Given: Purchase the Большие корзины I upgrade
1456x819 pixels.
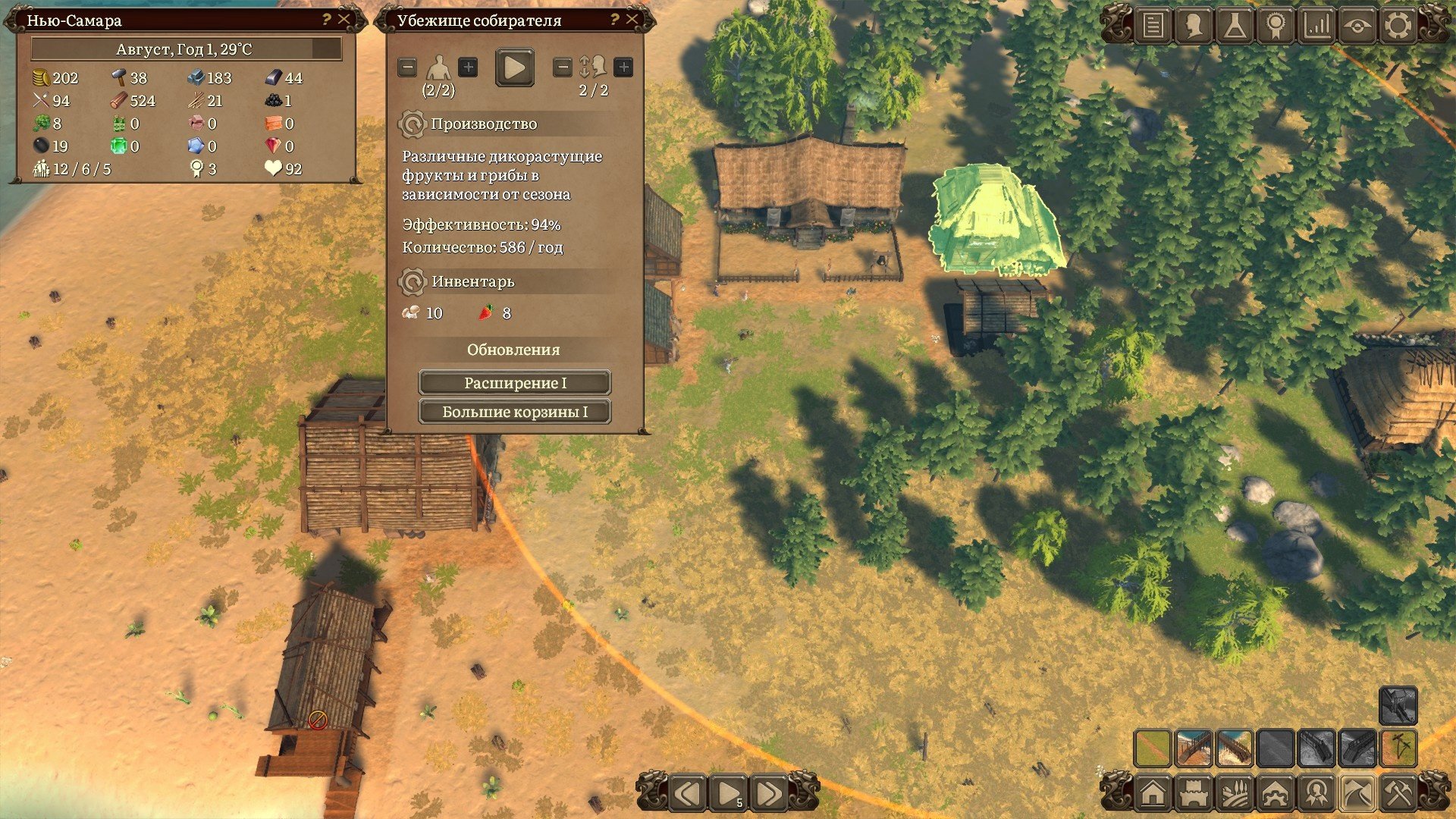Looking at the screenshot, I should coord(515,412).
